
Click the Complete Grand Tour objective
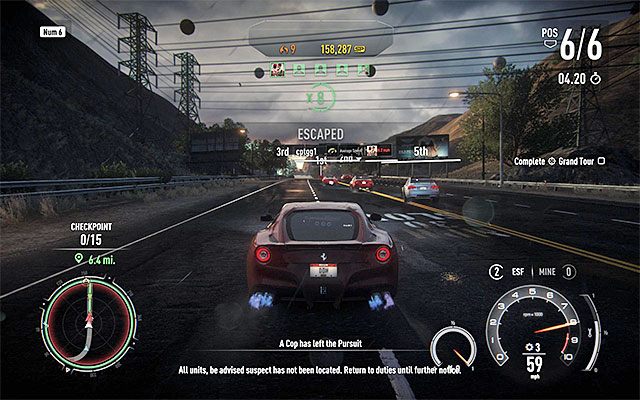566,160
